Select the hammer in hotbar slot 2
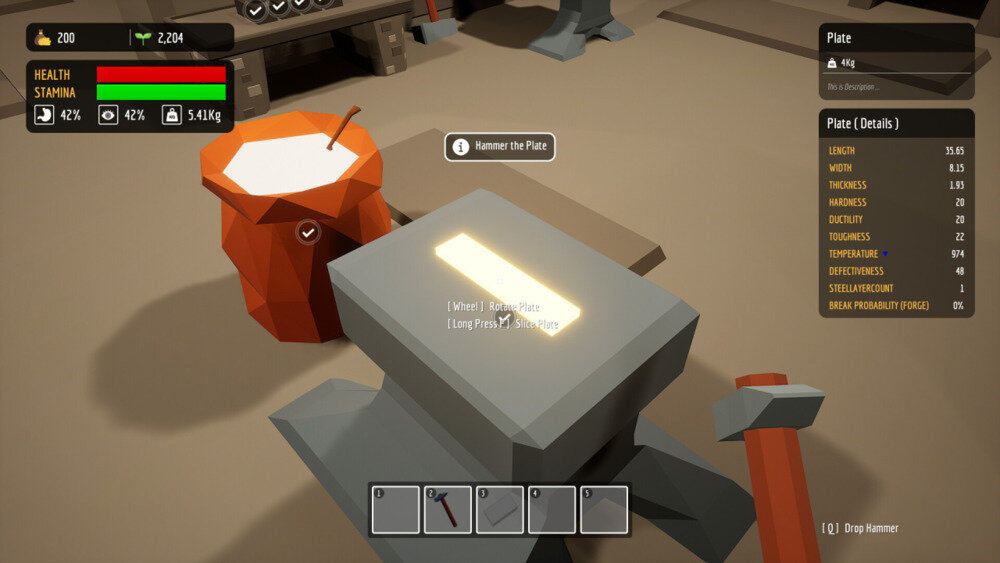 (448, 510)
